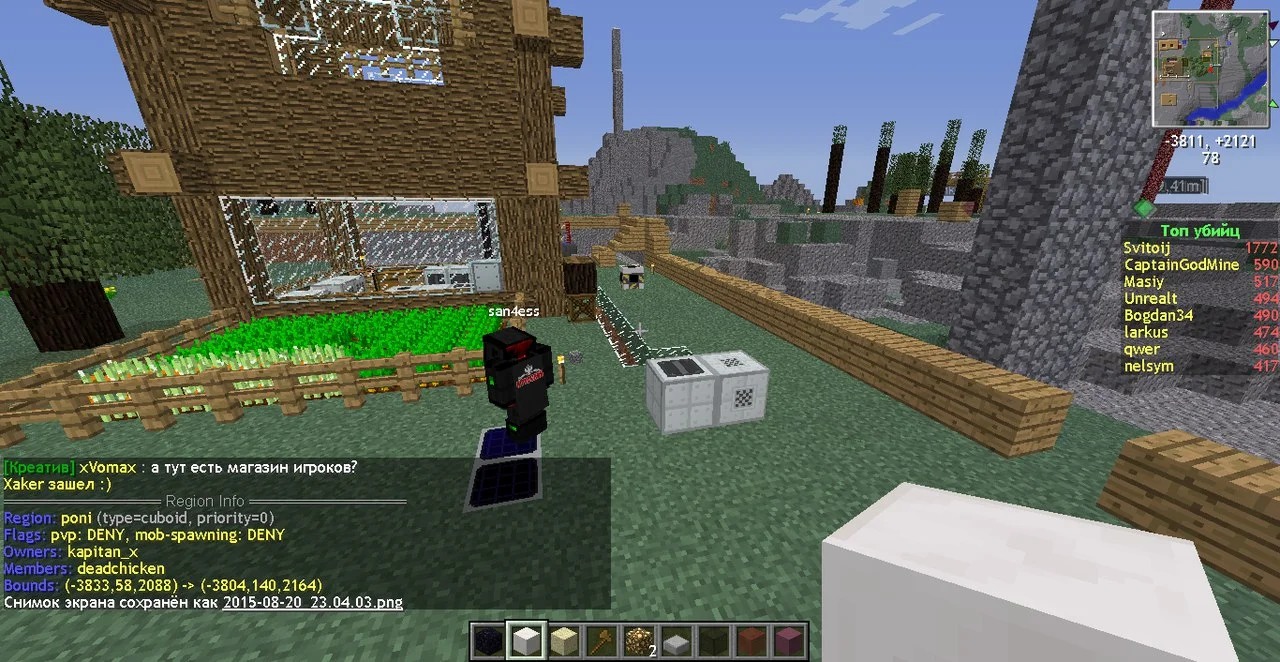
Task: Pick the gray stone slab slot
Action: click(678, 641)
